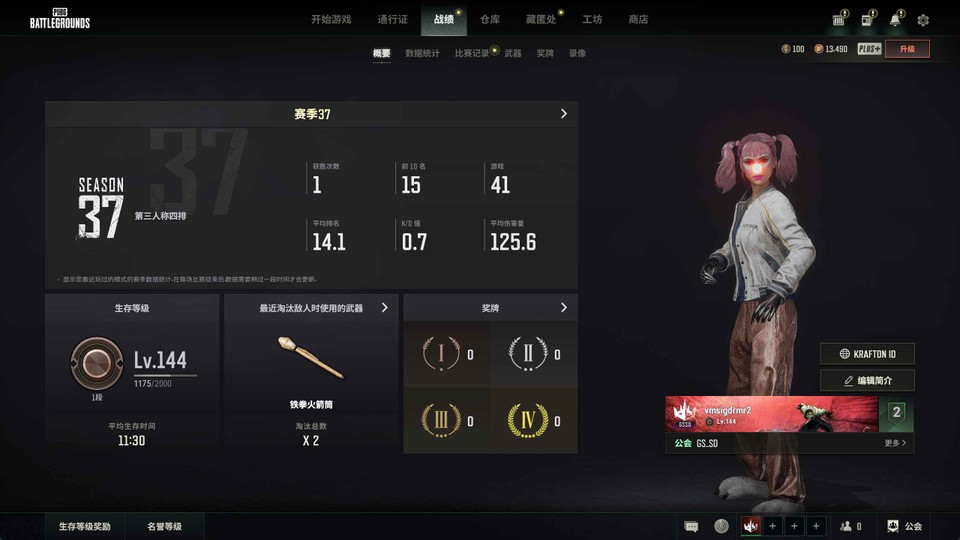Open the 仓库 menu
The width and height of the screenshot is (960, 540).
490,19
